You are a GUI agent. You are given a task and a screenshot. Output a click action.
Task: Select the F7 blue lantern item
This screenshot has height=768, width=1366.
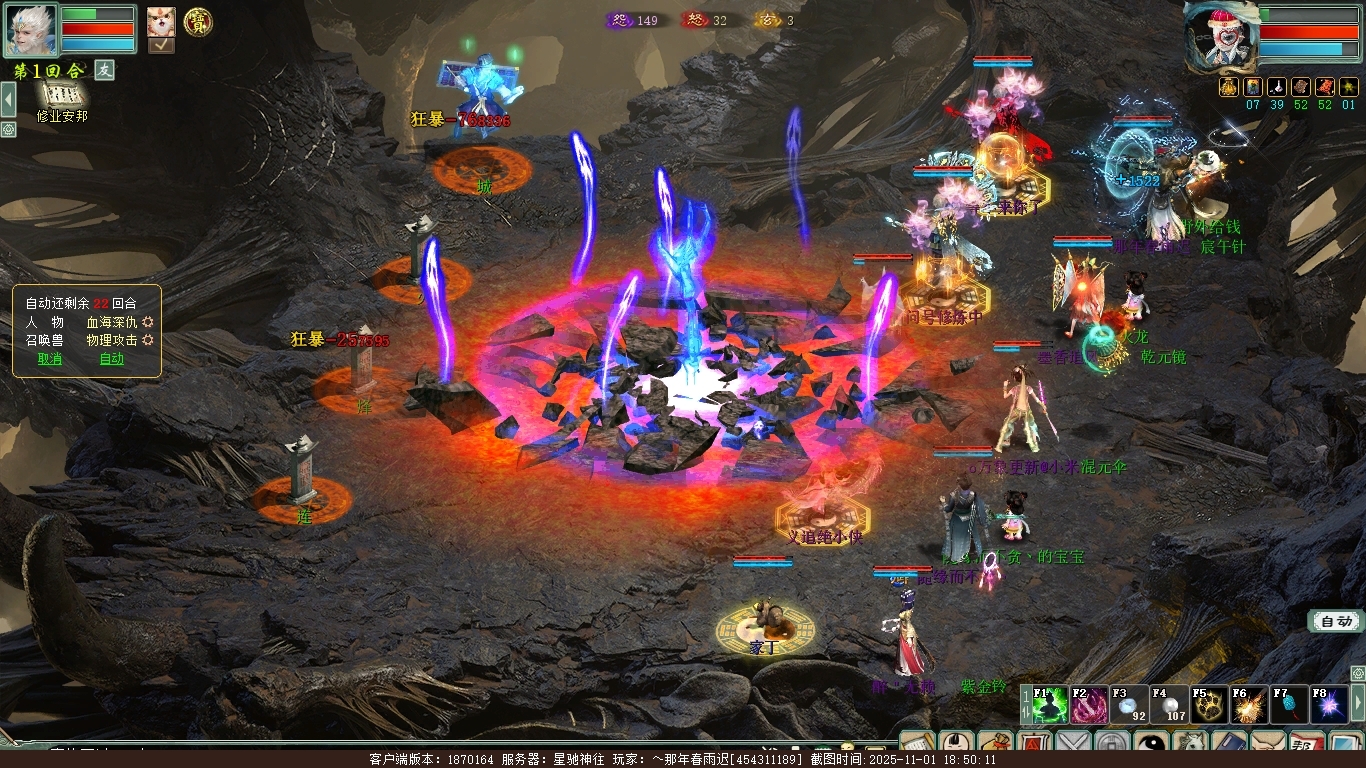(x=1289, y=705)
